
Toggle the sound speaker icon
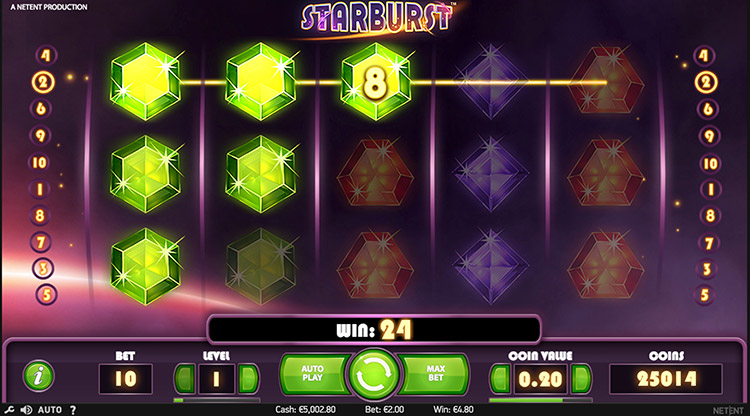tap(26, 410)
